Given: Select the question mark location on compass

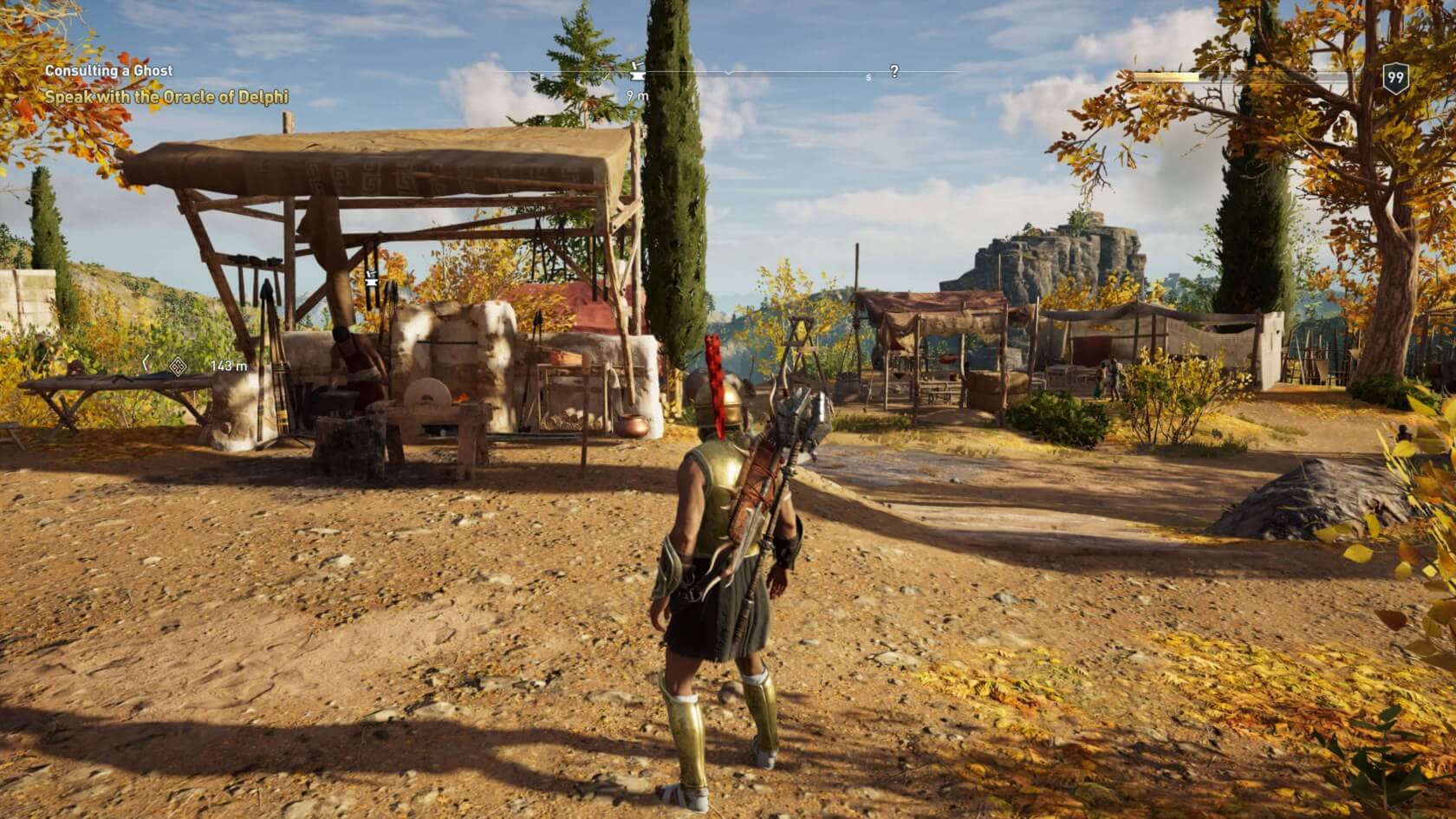Looking at the screenshot, I should point(894,72).
